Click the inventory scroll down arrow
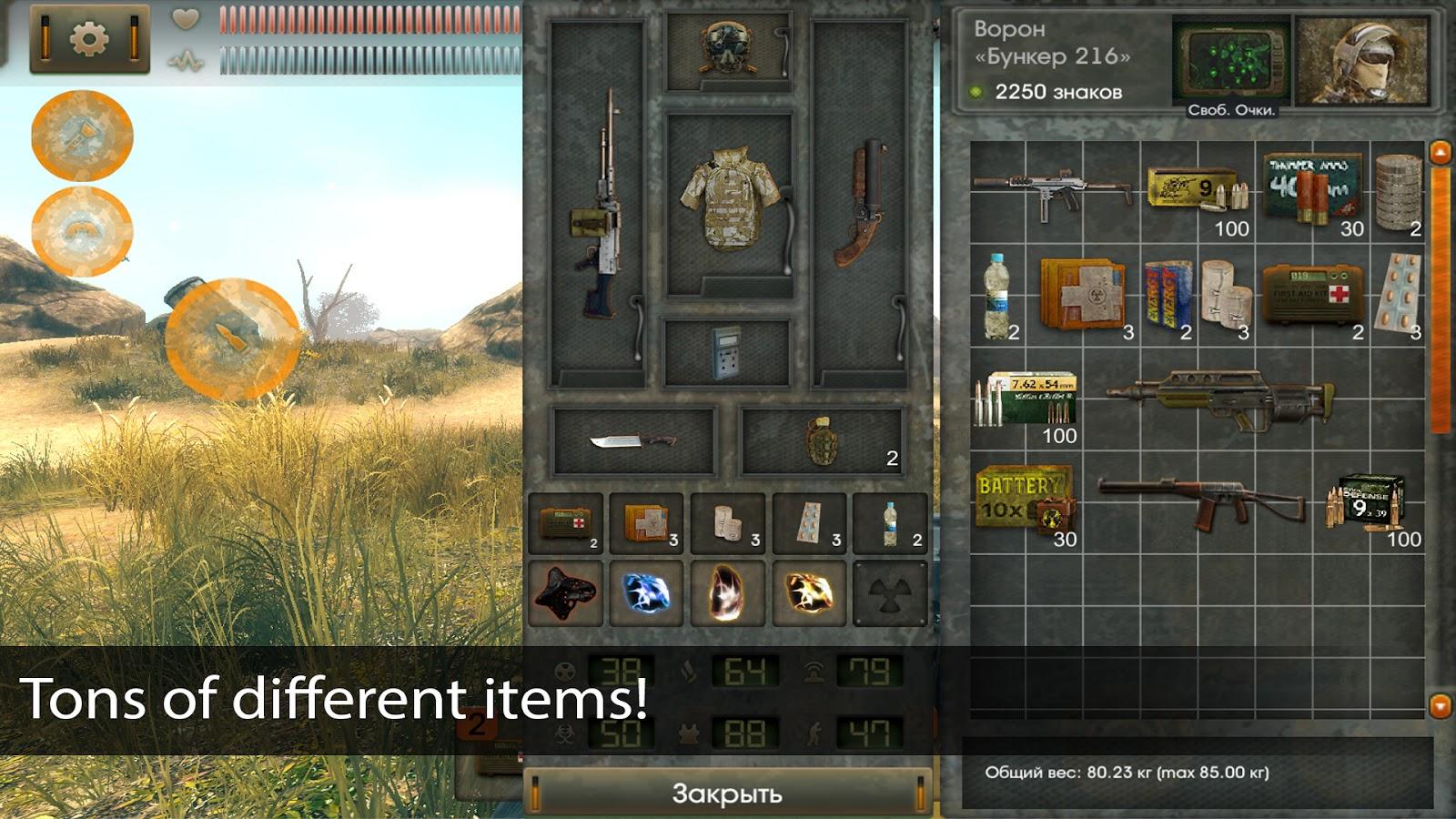Screen dimensions: 1456x819 point(1440,704)
